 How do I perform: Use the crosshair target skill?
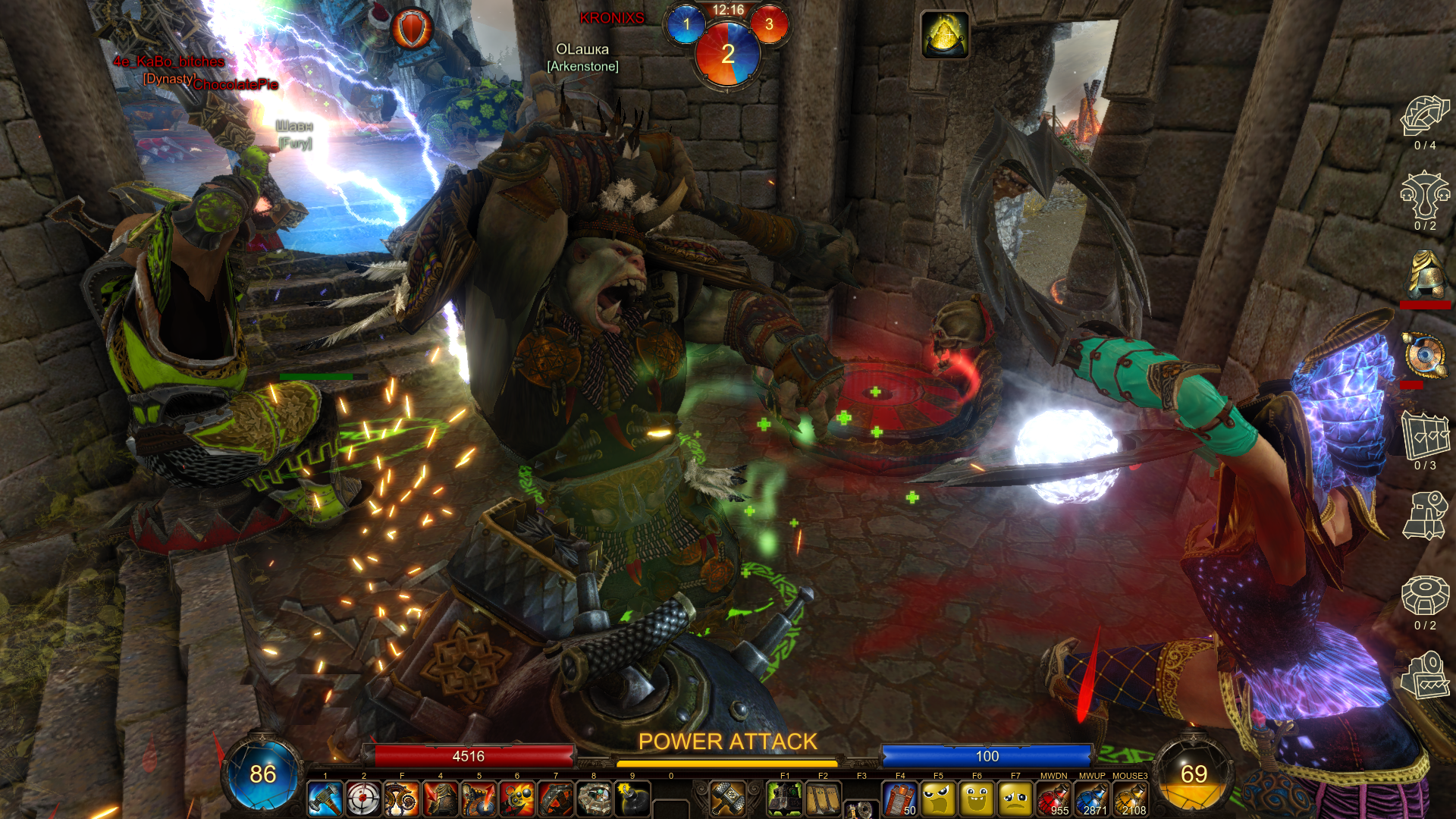tap(363, 799)
